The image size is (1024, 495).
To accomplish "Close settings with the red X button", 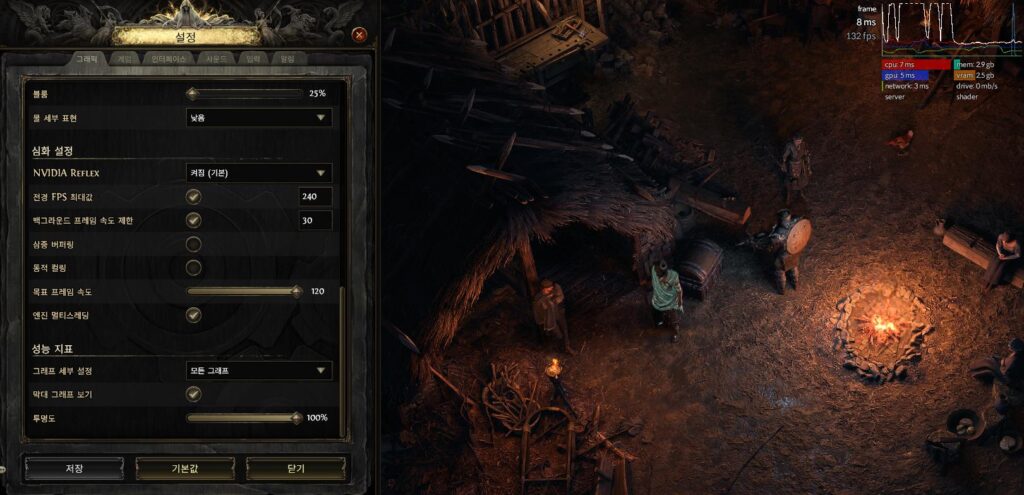I will coord(359,35).
